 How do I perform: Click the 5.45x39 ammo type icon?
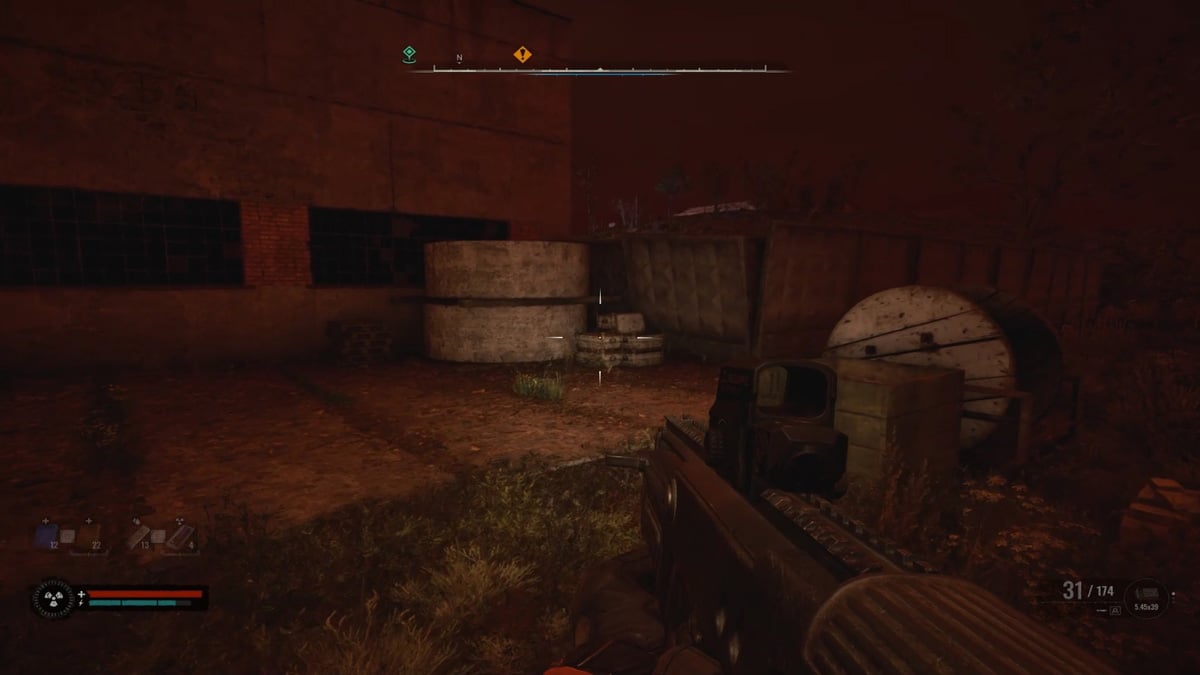tap(1145, 598)
